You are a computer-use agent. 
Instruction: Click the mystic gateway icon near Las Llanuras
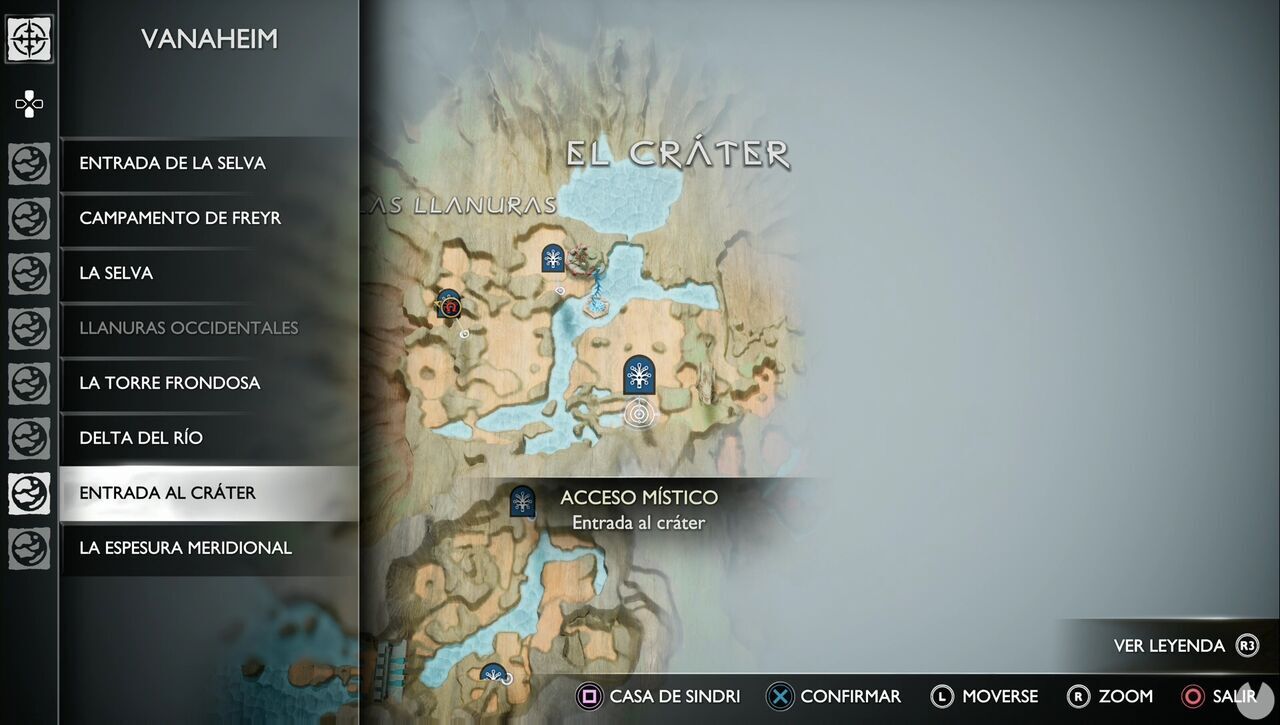click(551, 259)
